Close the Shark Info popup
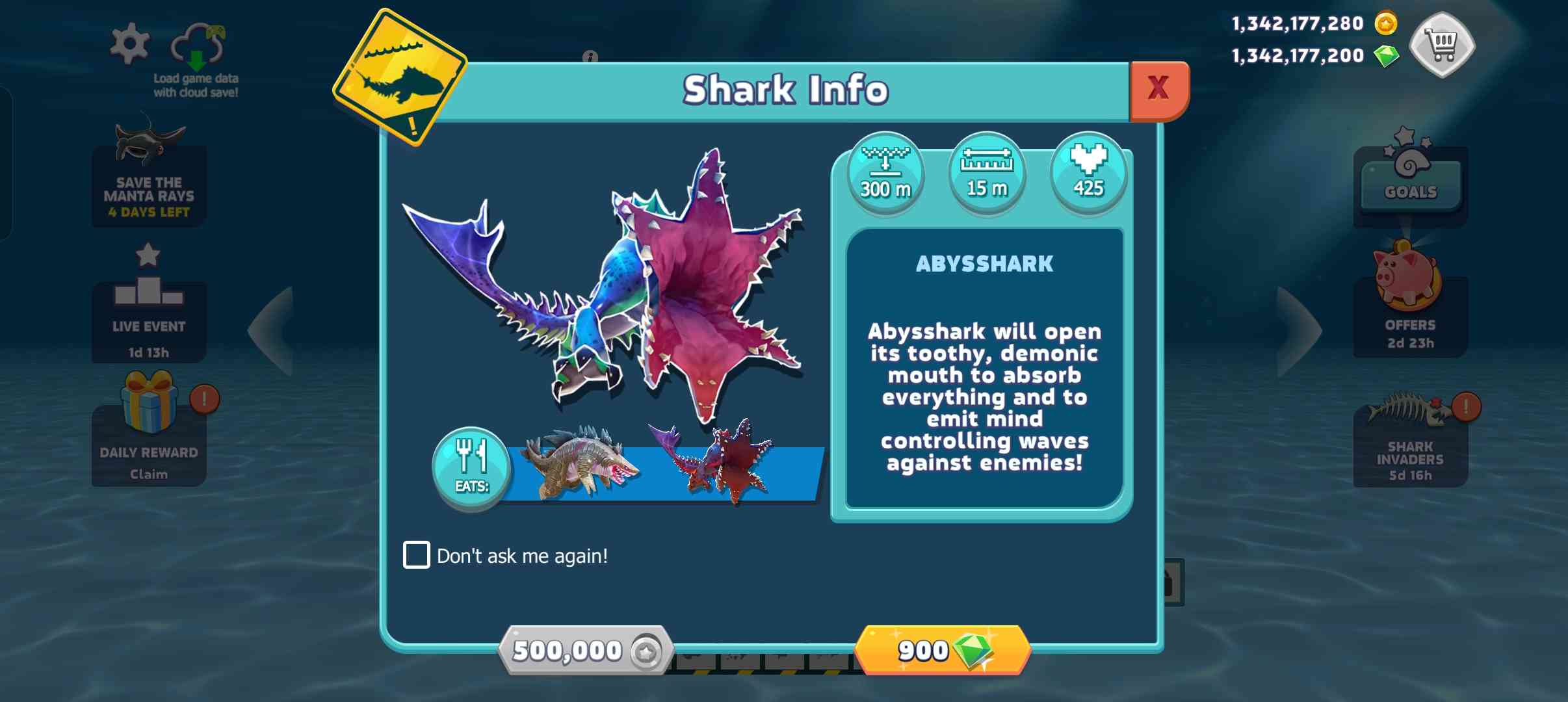Screen dimensions: 1568x702 coord(1159,89)
